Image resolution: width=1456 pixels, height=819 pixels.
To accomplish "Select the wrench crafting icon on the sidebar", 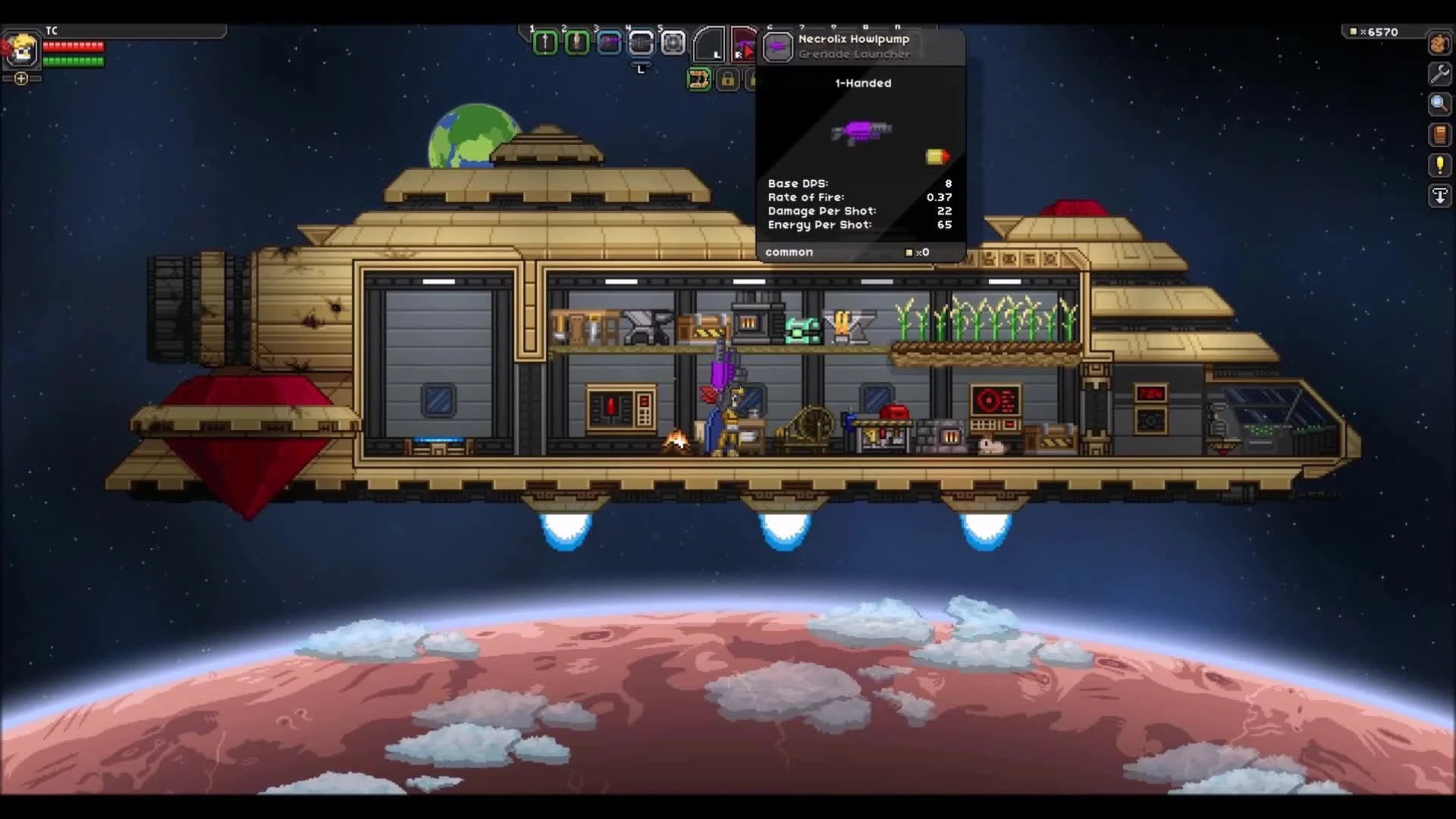I will pyautogui.click(x=1439, y=74).
